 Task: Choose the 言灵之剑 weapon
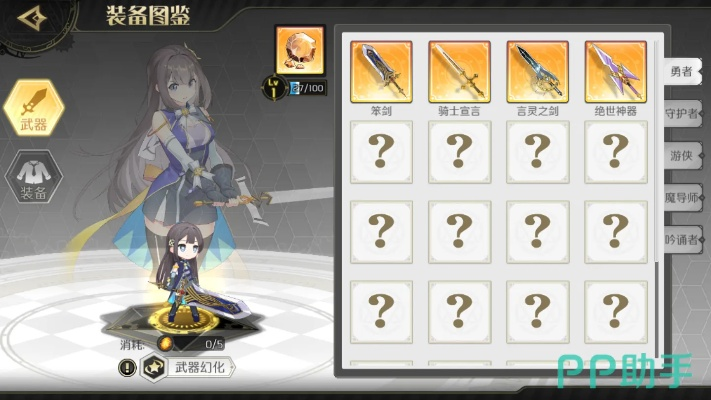(x=537, y=71)
